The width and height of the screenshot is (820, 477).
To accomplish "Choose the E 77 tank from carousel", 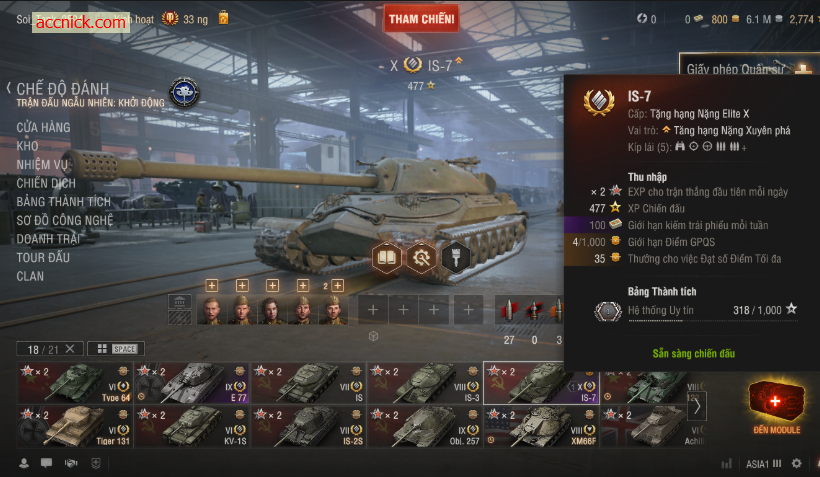I will 191,383.
